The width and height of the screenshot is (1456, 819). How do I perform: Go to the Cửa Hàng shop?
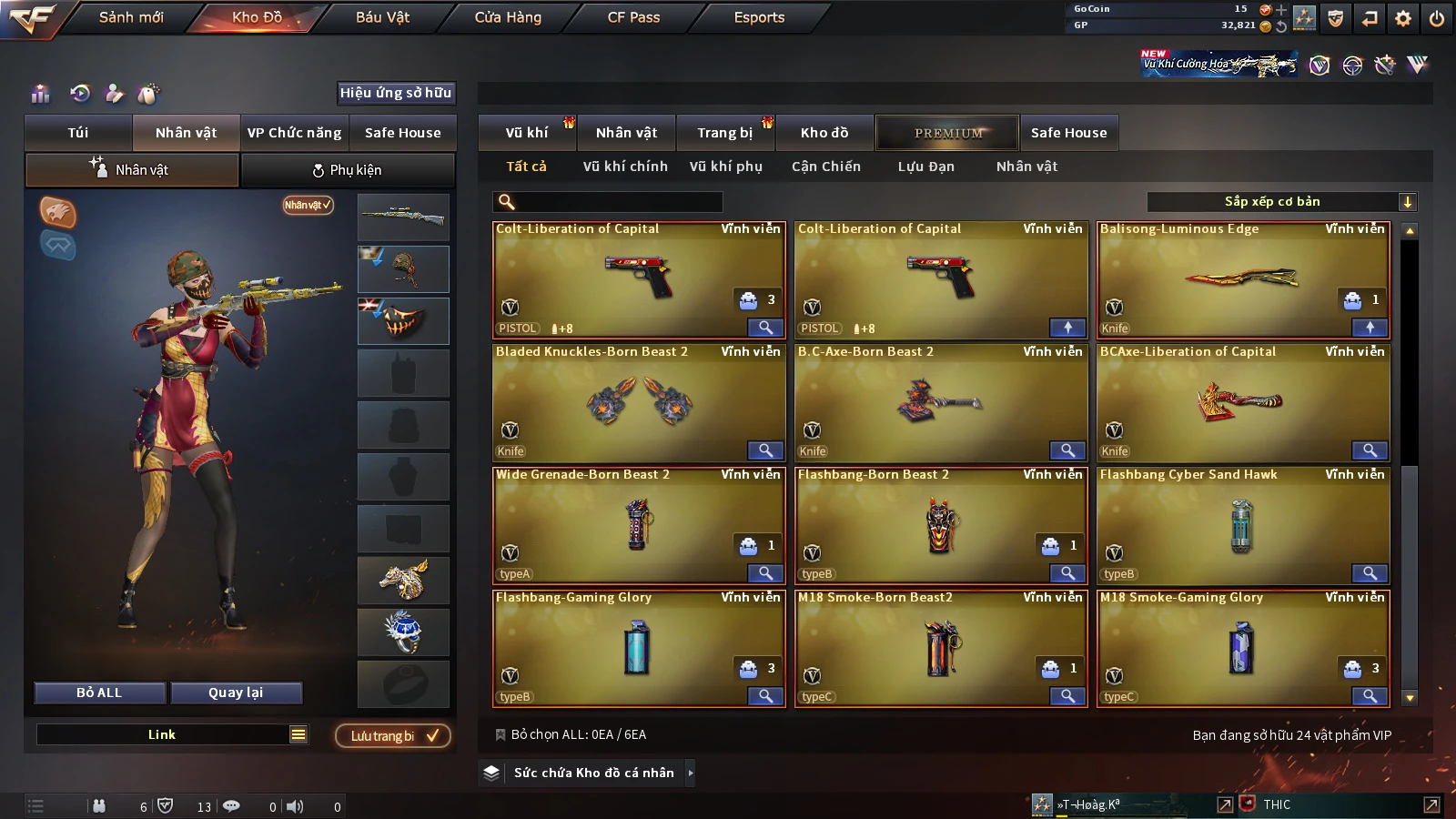pos(508,17)
